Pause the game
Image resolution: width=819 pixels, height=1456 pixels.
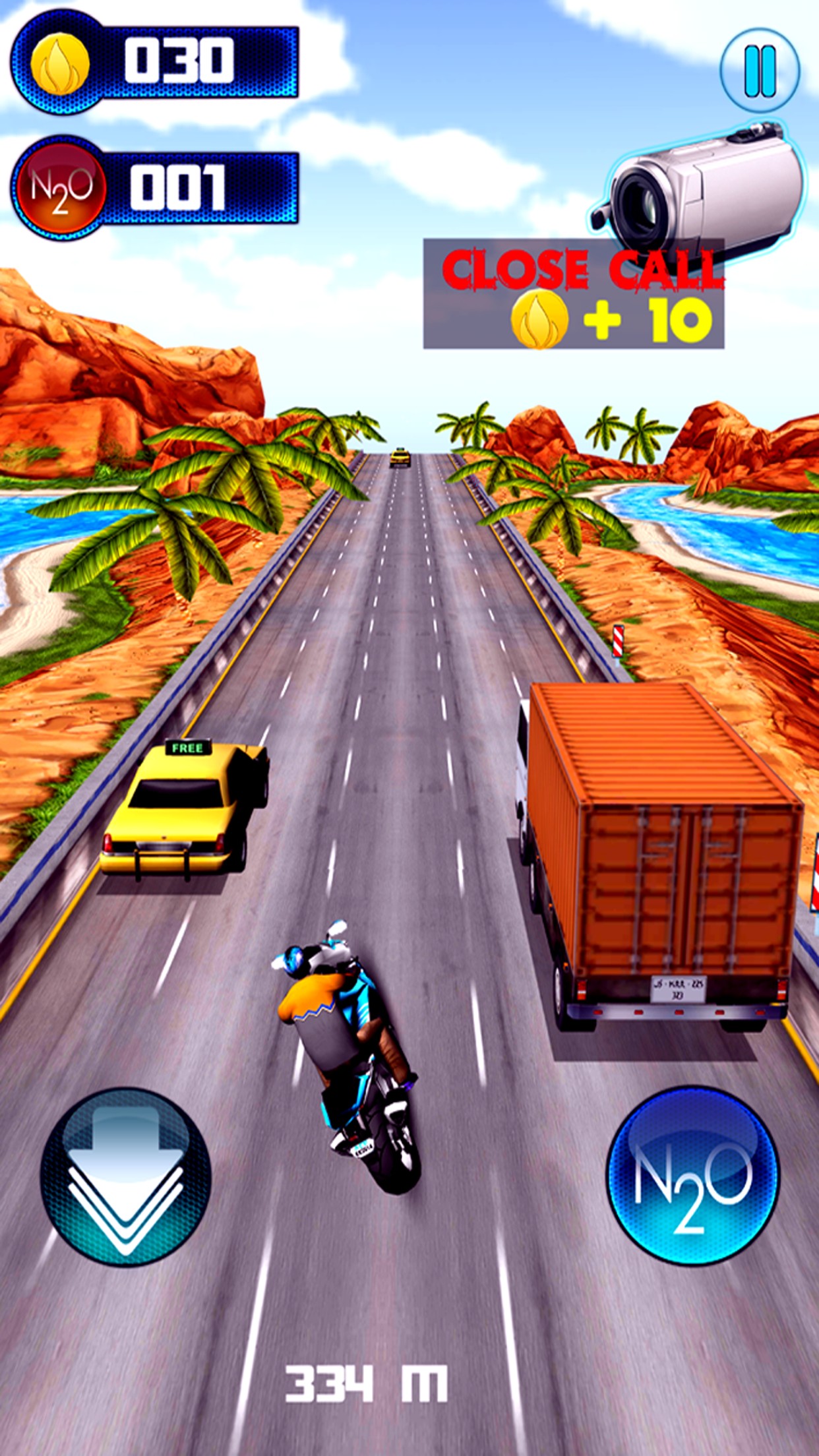[760, 69]
